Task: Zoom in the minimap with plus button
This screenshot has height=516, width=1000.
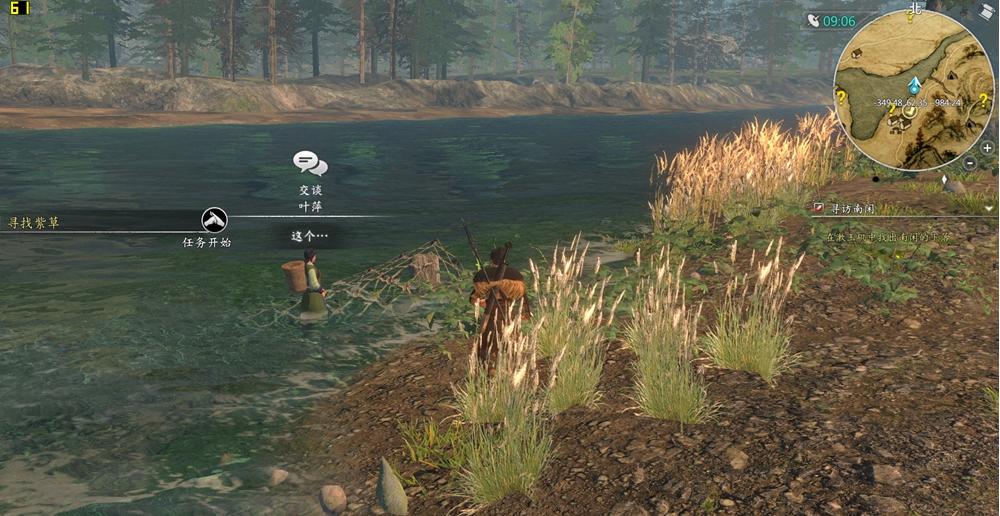Action: [x=987, y=147]
